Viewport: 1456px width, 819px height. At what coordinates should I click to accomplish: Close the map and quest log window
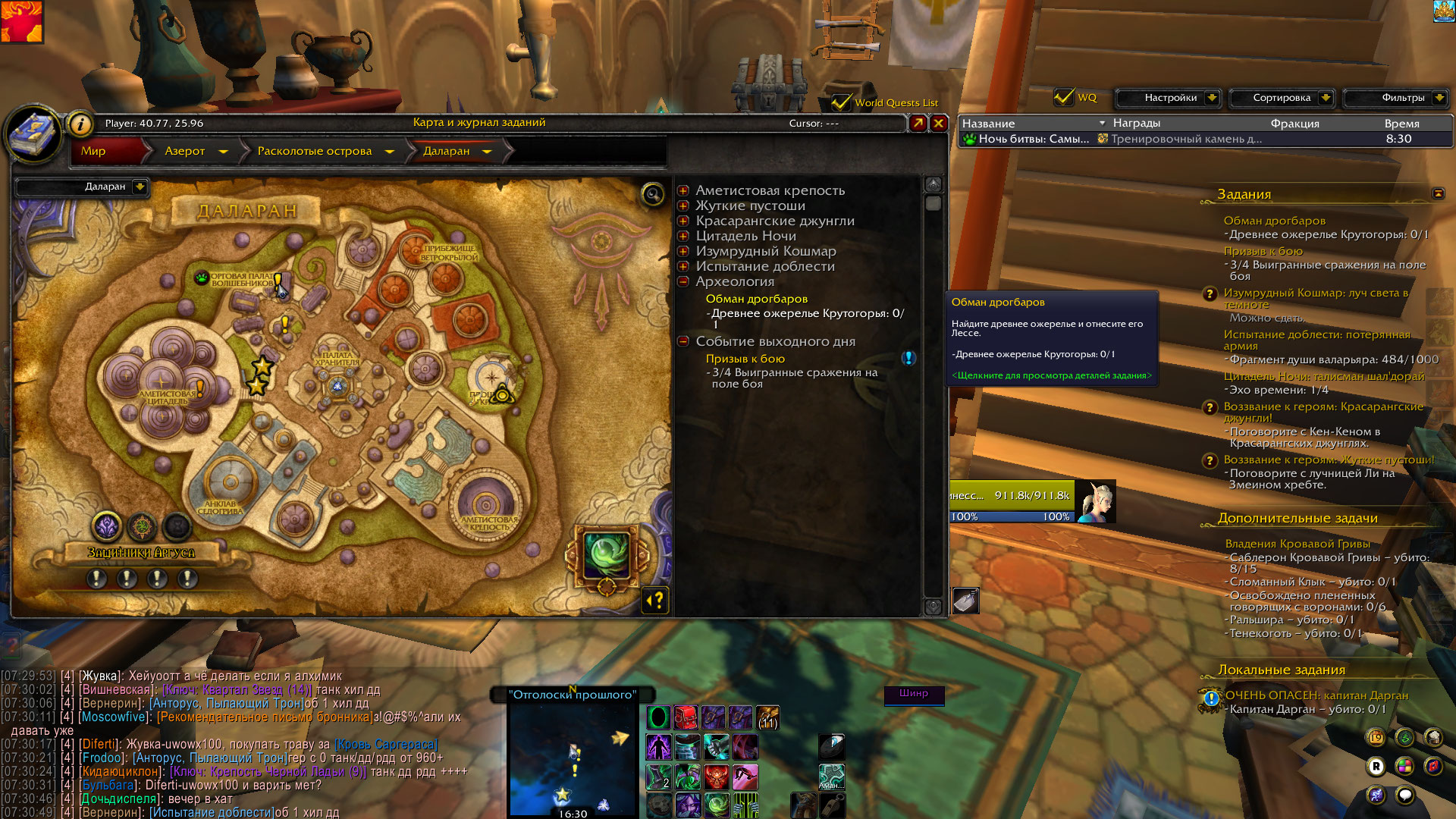939,123
